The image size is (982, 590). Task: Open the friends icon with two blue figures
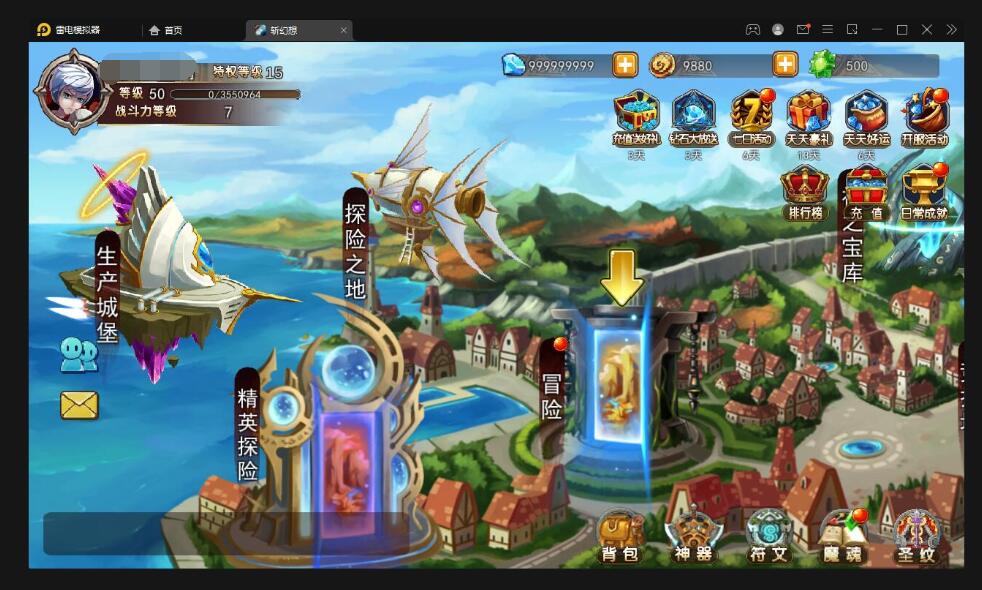pos(79,355)
